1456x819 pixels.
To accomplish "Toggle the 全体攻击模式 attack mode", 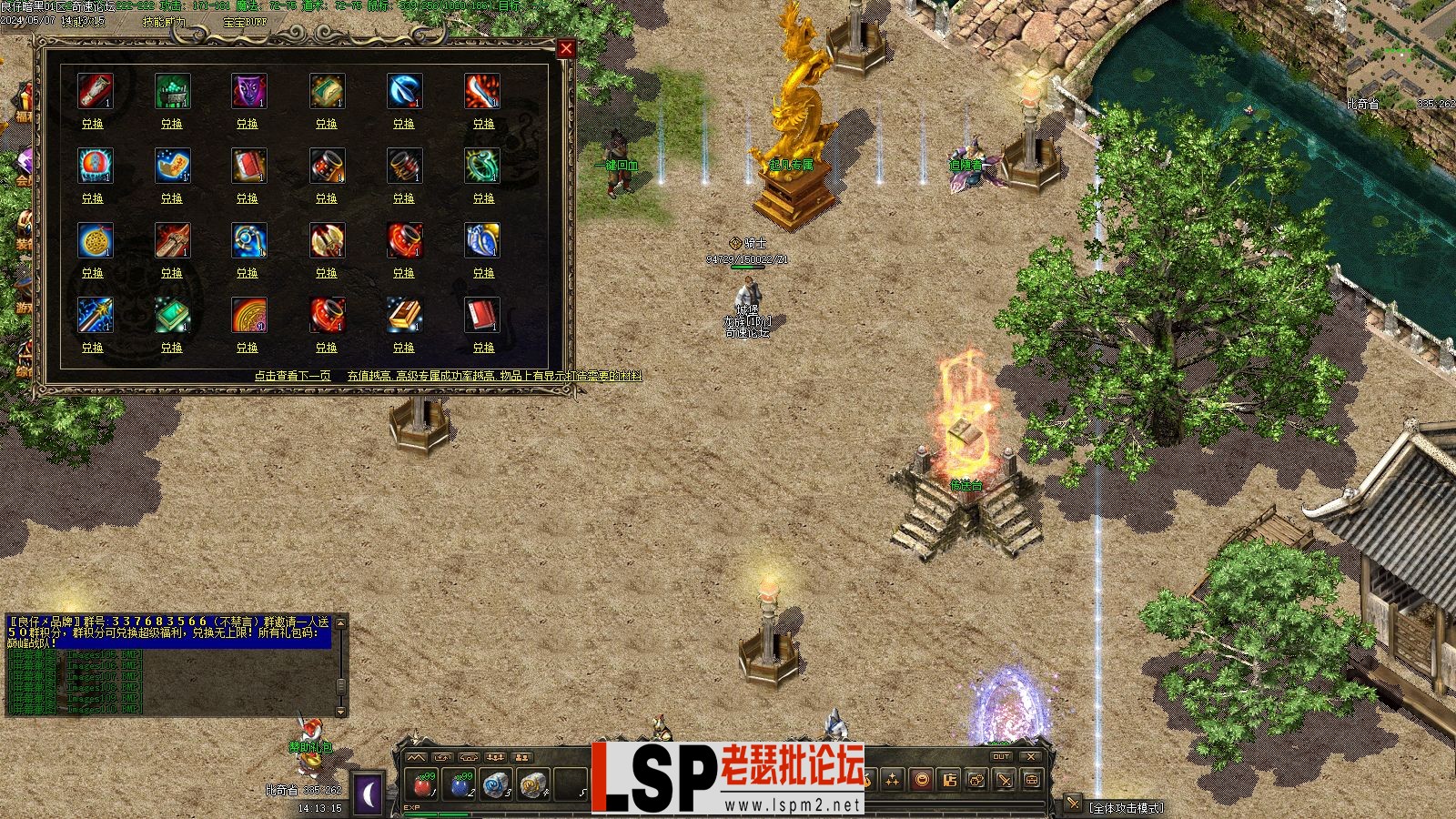I will click(1127, 807).
